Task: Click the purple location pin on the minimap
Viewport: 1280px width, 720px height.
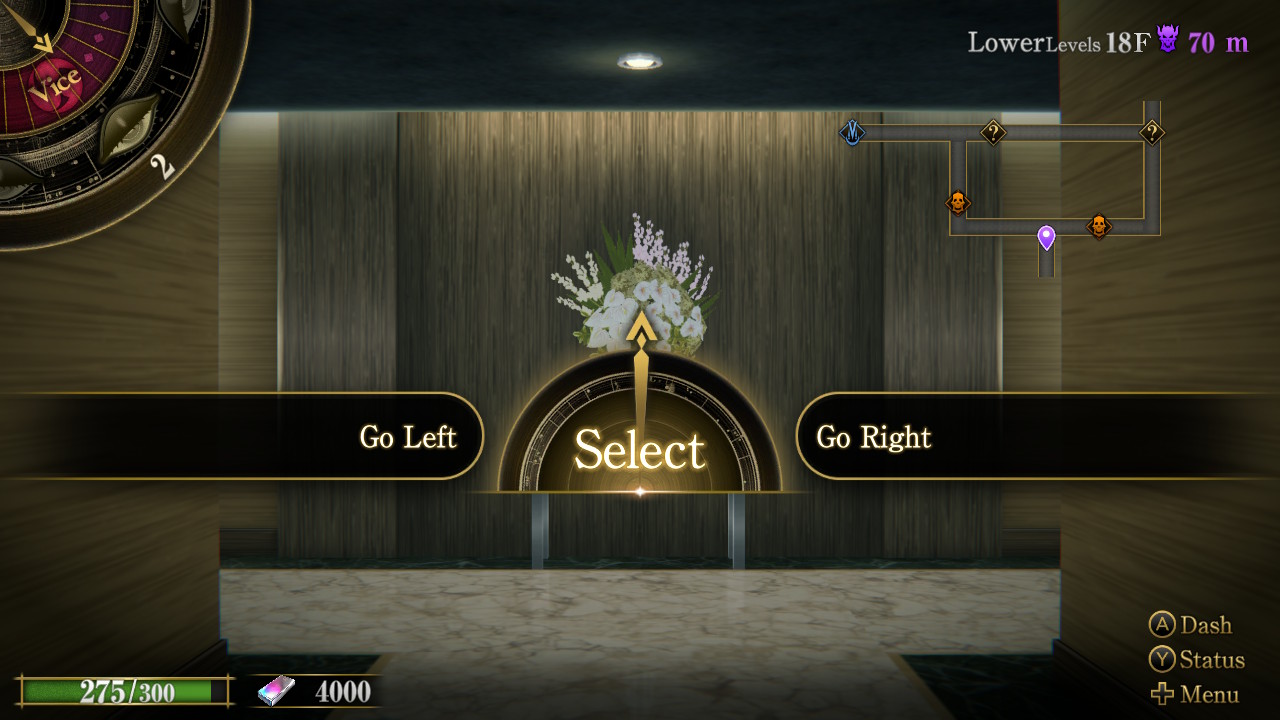Action: [x=1046, y=237]
